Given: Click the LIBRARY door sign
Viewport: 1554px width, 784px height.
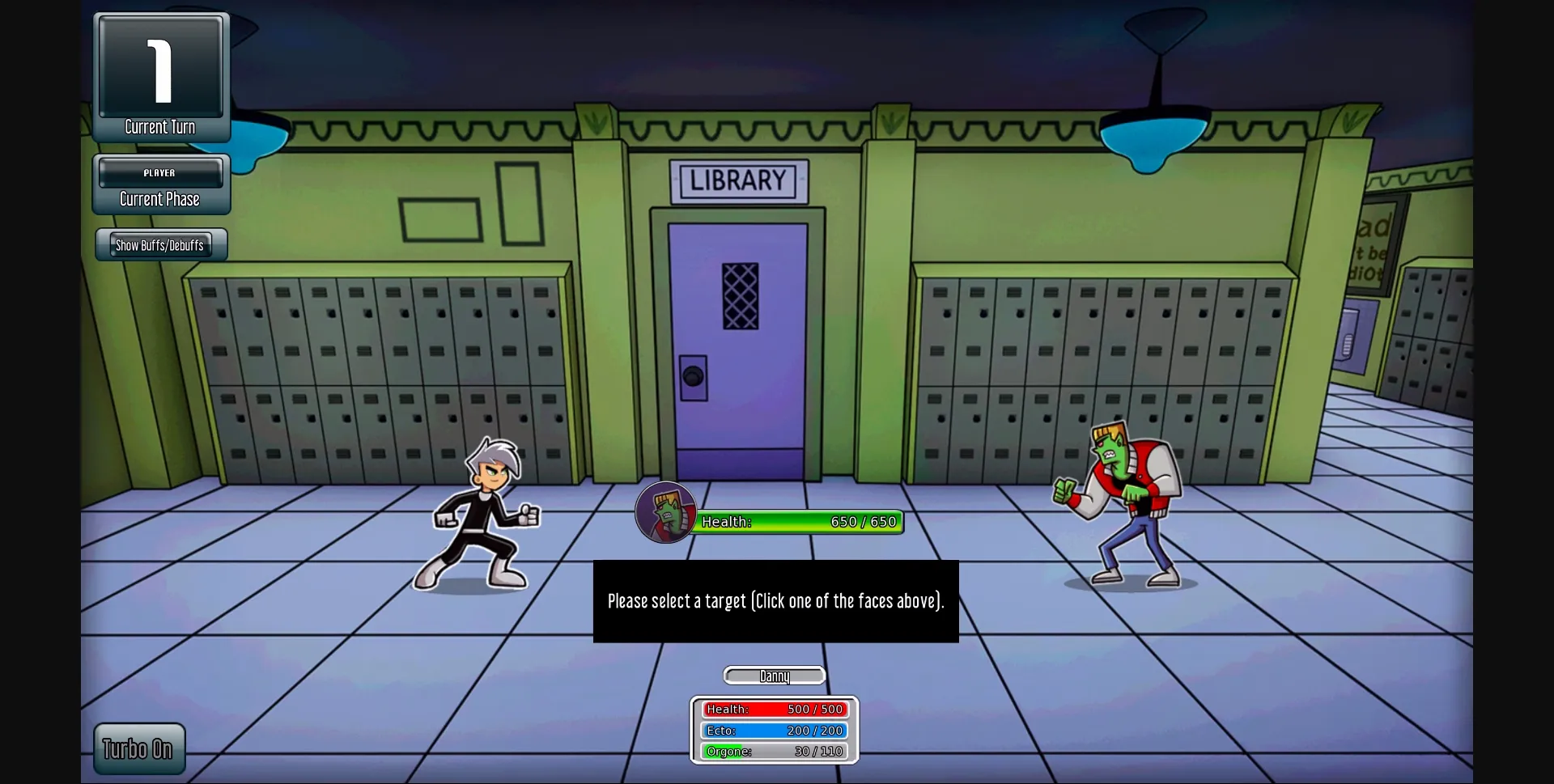Looking at the screenshot, I should coord(738,180).
